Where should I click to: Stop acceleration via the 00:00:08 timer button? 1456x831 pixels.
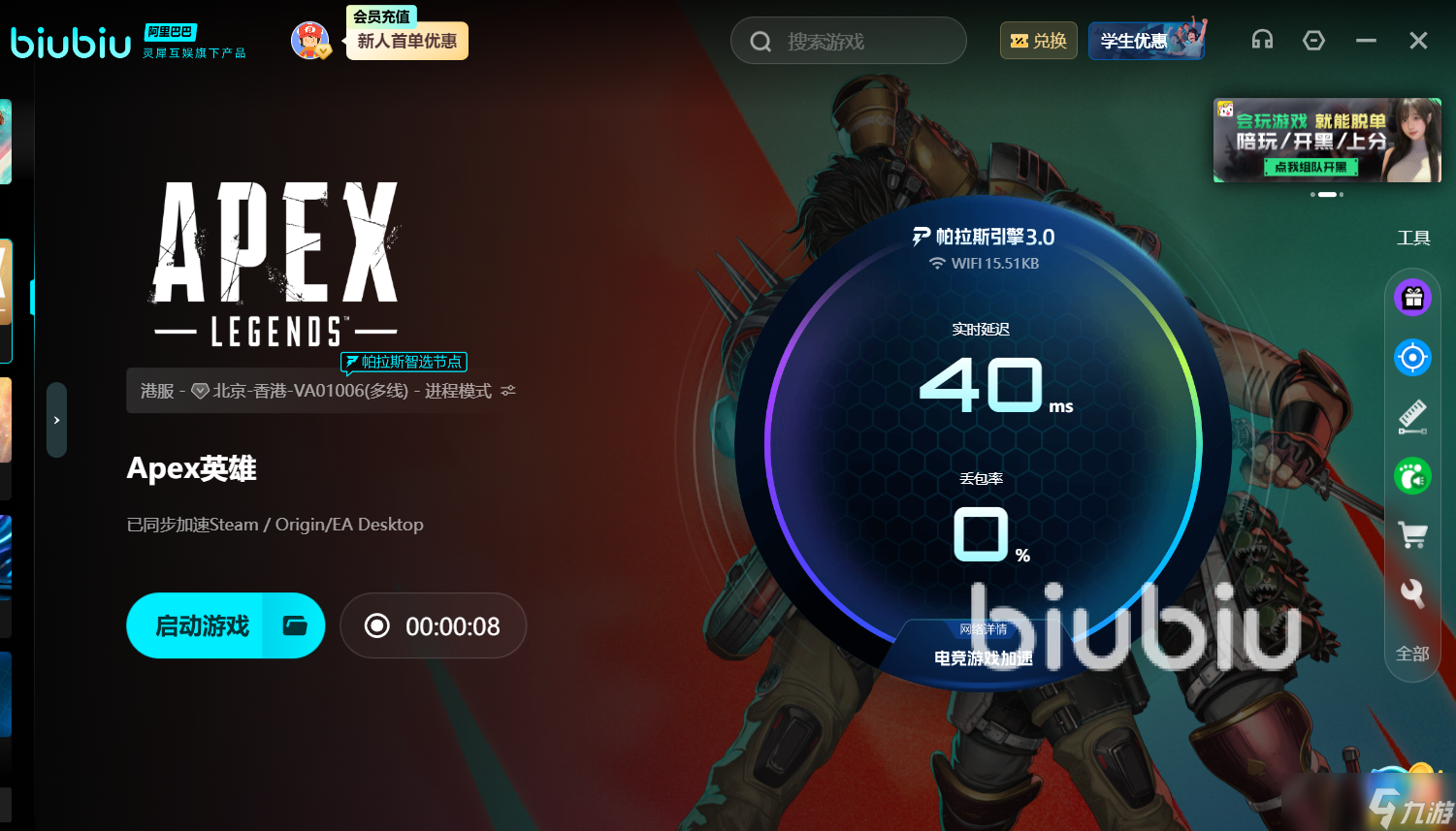coord(433,625)
